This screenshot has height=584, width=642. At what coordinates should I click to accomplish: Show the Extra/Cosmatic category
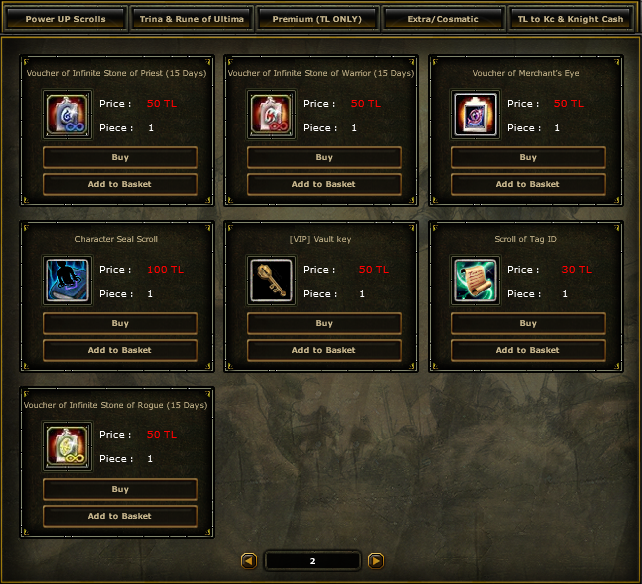click(x=443, y=19)
